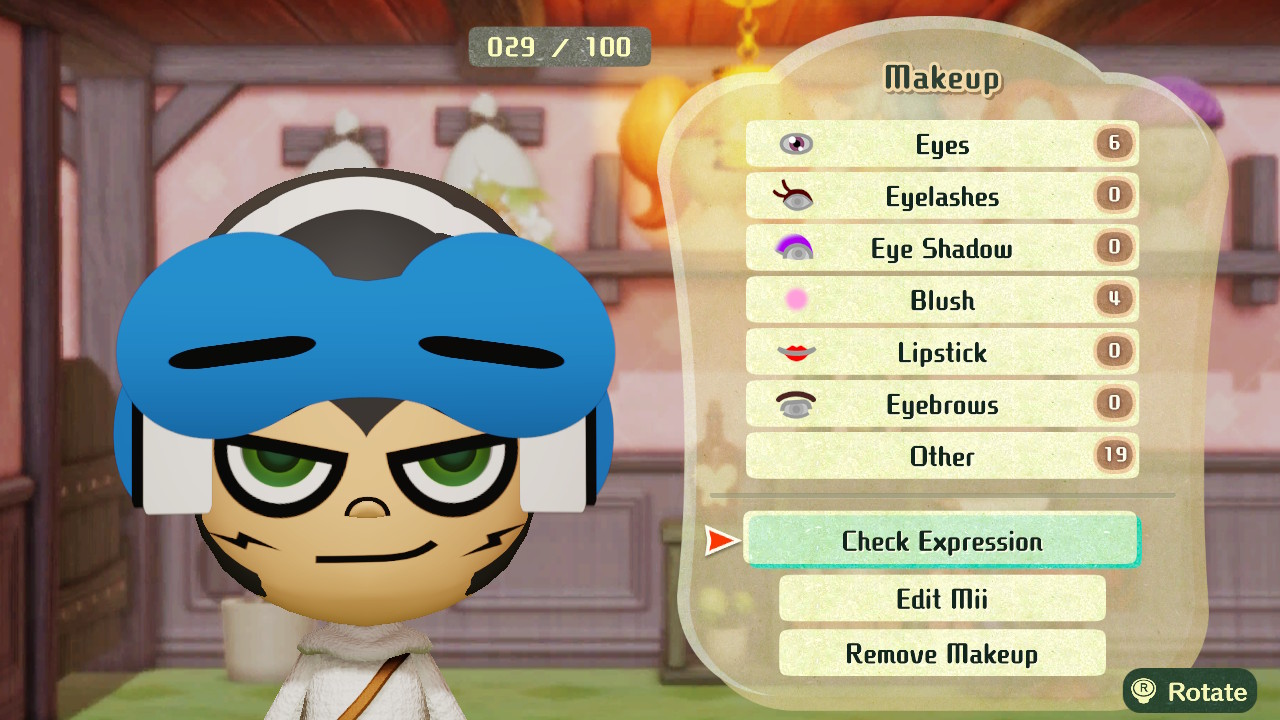Click Remove Makeup button
1280x720 pixels.
[x=941, y=654]
